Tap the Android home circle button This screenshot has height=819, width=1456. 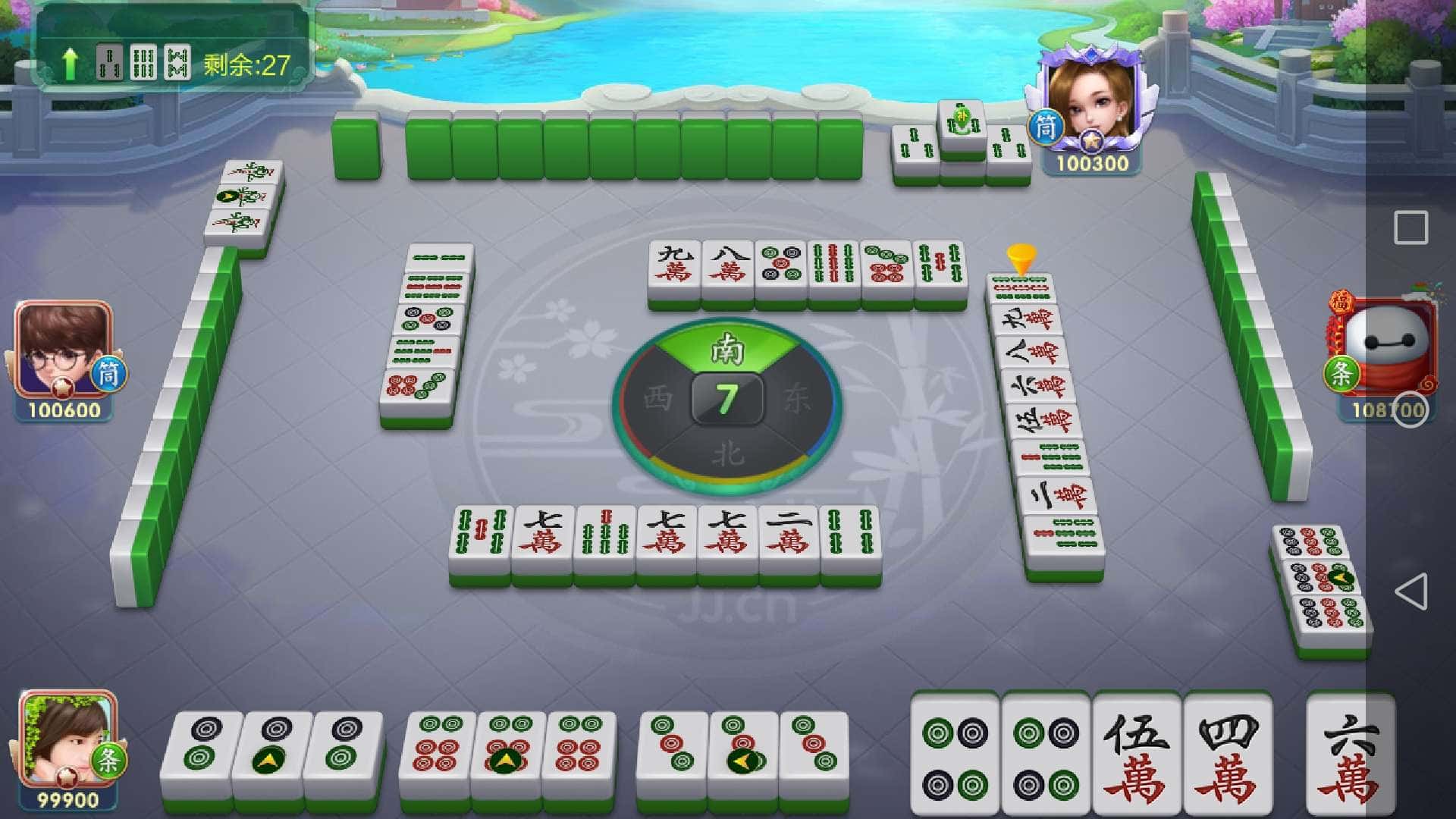pos(1410,409)
